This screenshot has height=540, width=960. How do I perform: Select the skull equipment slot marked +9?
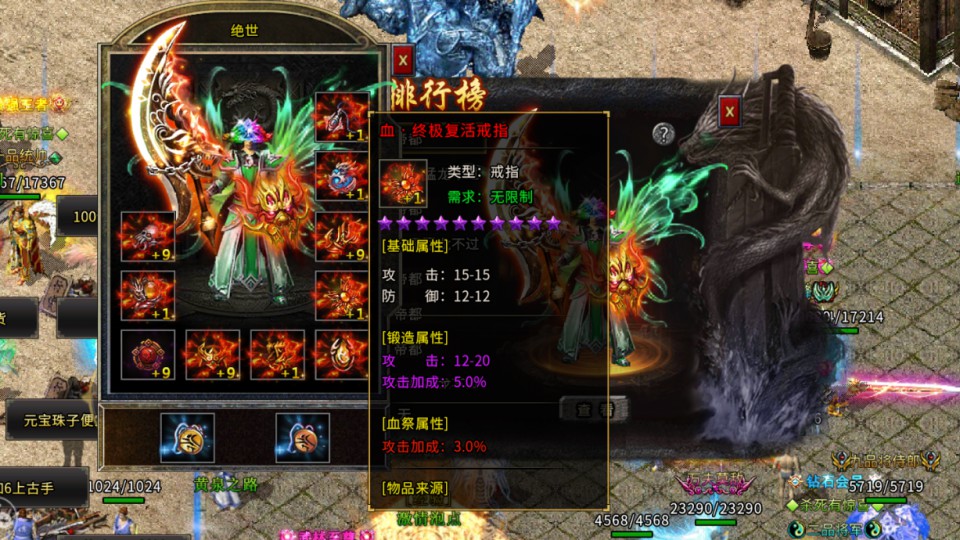pyautogui.click(x=148, y=237)
